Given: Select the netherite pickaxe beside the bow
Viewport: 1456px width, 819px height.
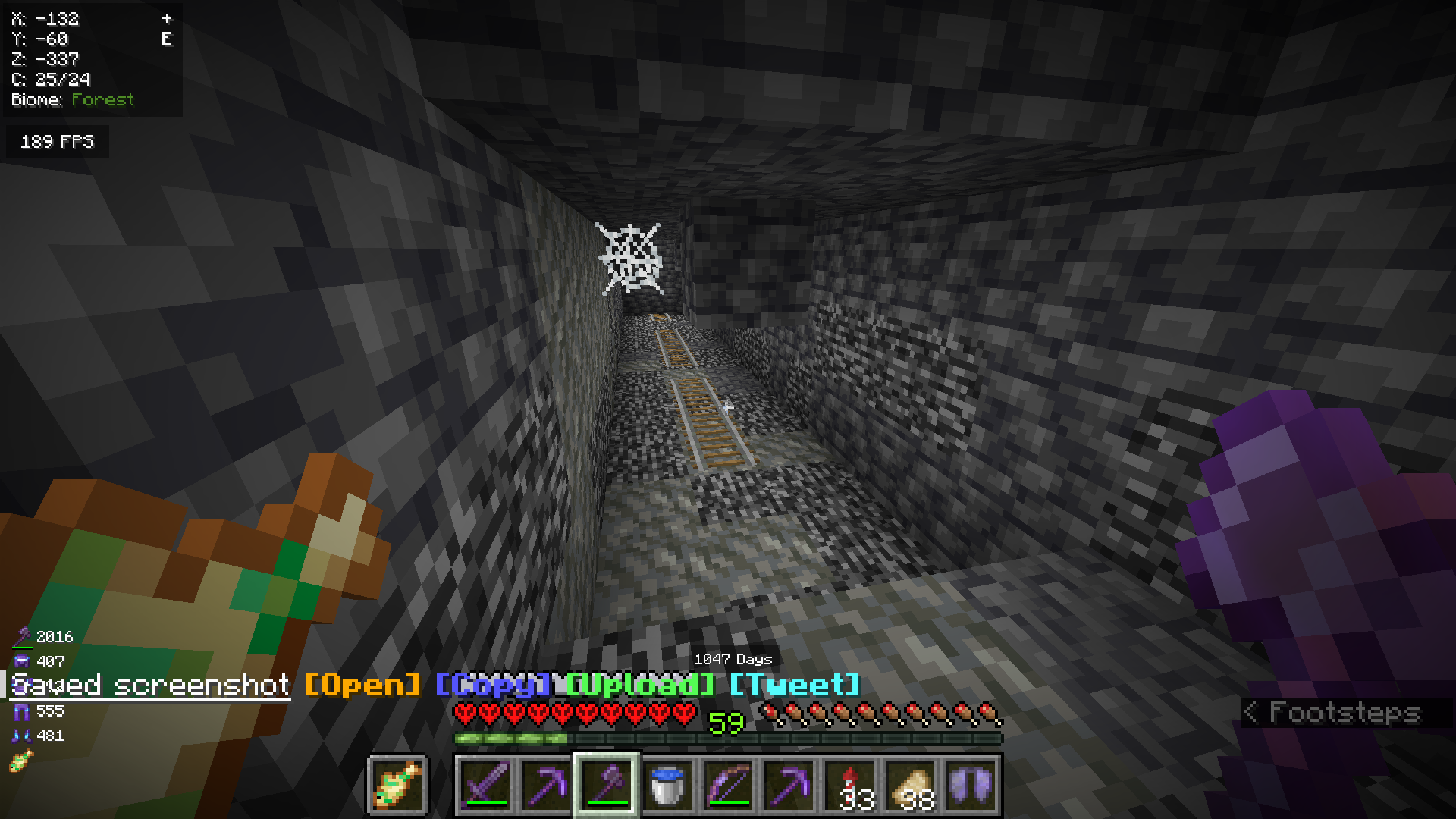Looking at the screenshot, I should coord(789,785).
